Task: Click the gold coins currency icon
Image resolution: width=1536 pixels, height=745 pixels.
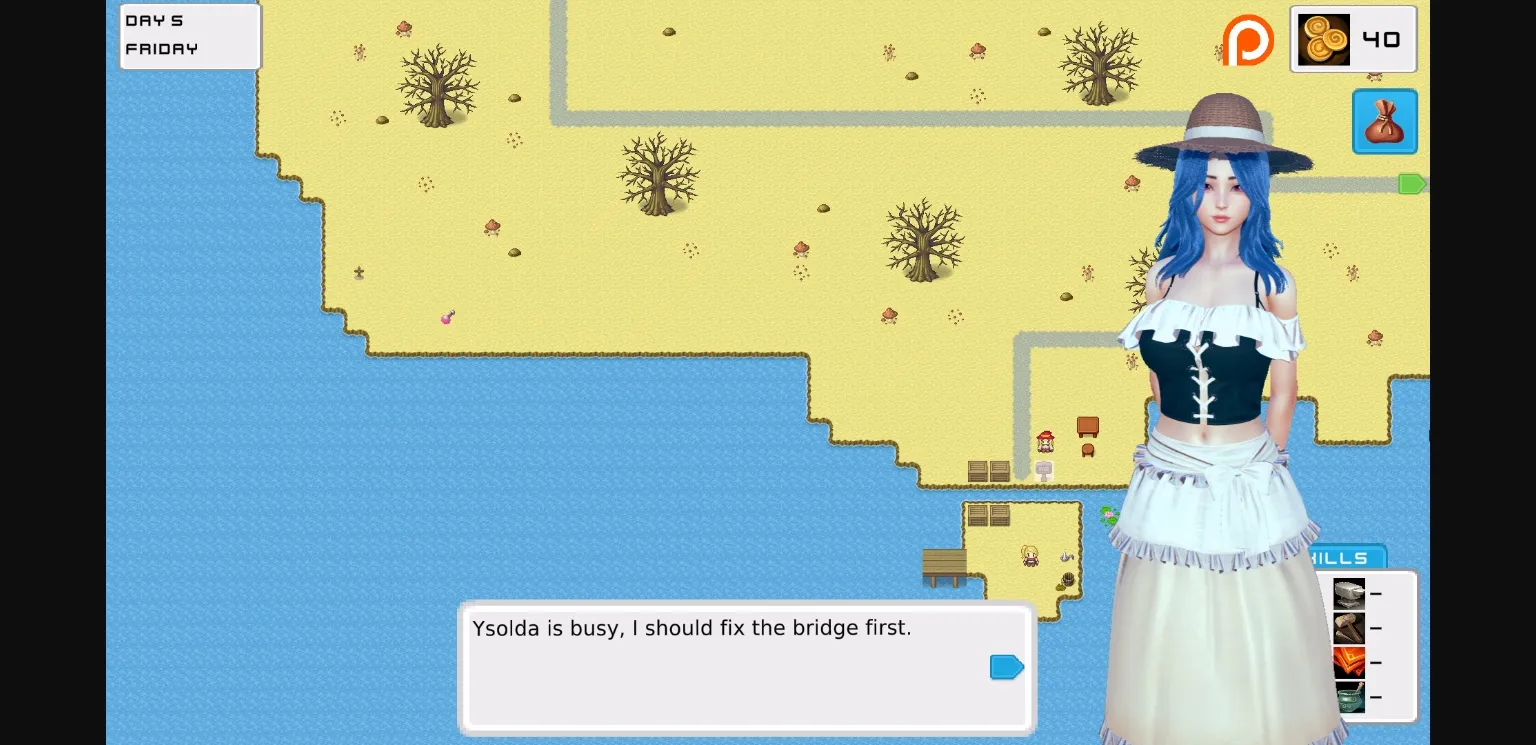Action: [1322, 39]
